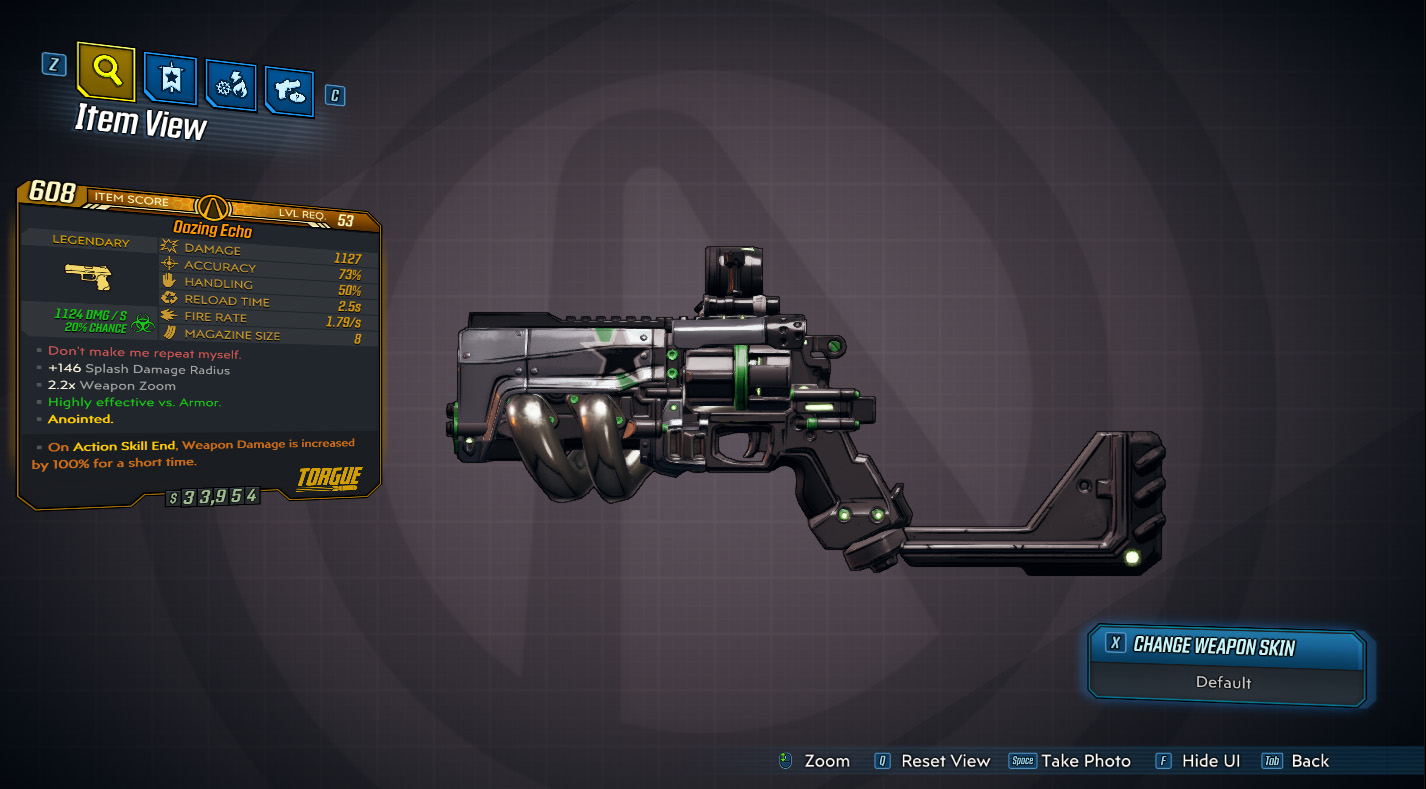Screen dimensions: 1426x789
Task: Click the pistol icon on the item card
Action: [90, 277]
